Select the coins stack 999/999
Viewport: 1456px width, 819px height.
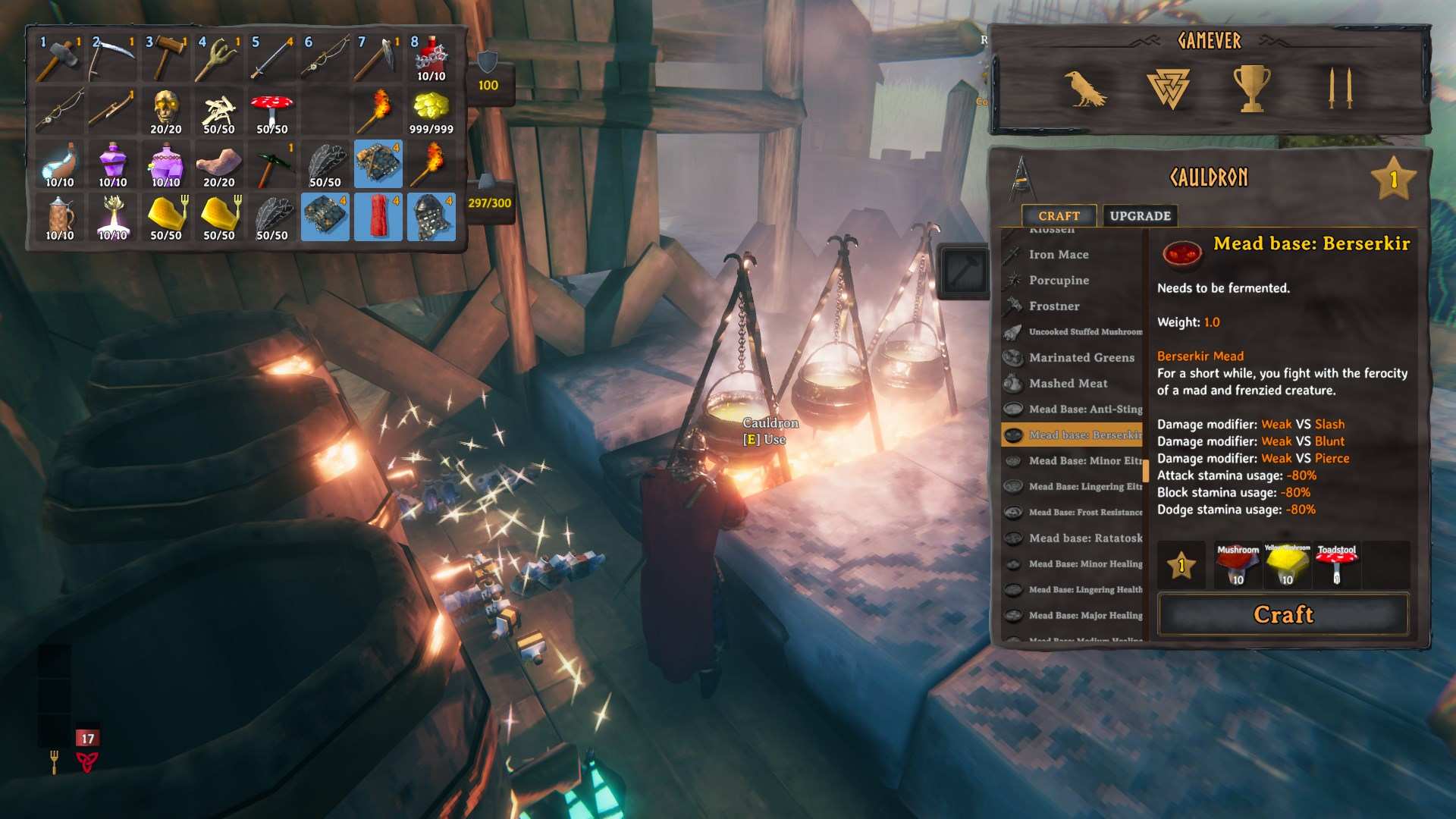pyautogui.click(x=431, y=111)
